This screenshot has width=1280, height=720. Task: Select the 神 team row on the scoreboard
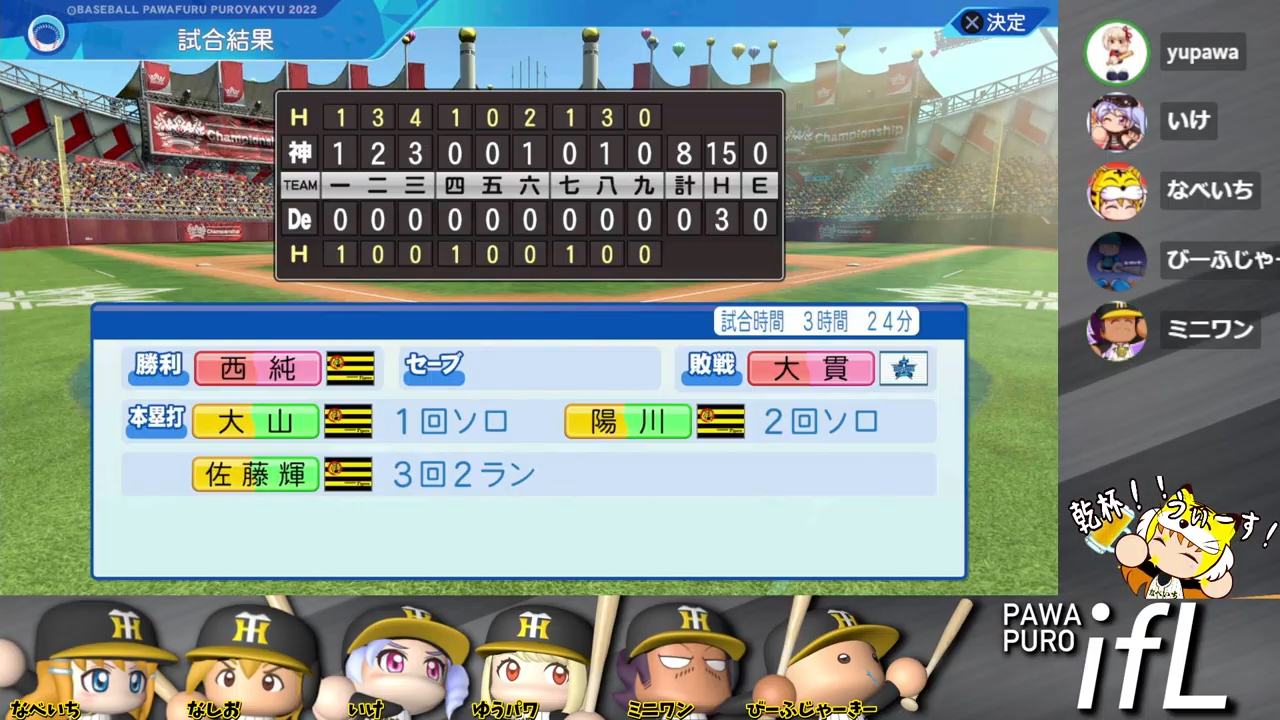300,153
